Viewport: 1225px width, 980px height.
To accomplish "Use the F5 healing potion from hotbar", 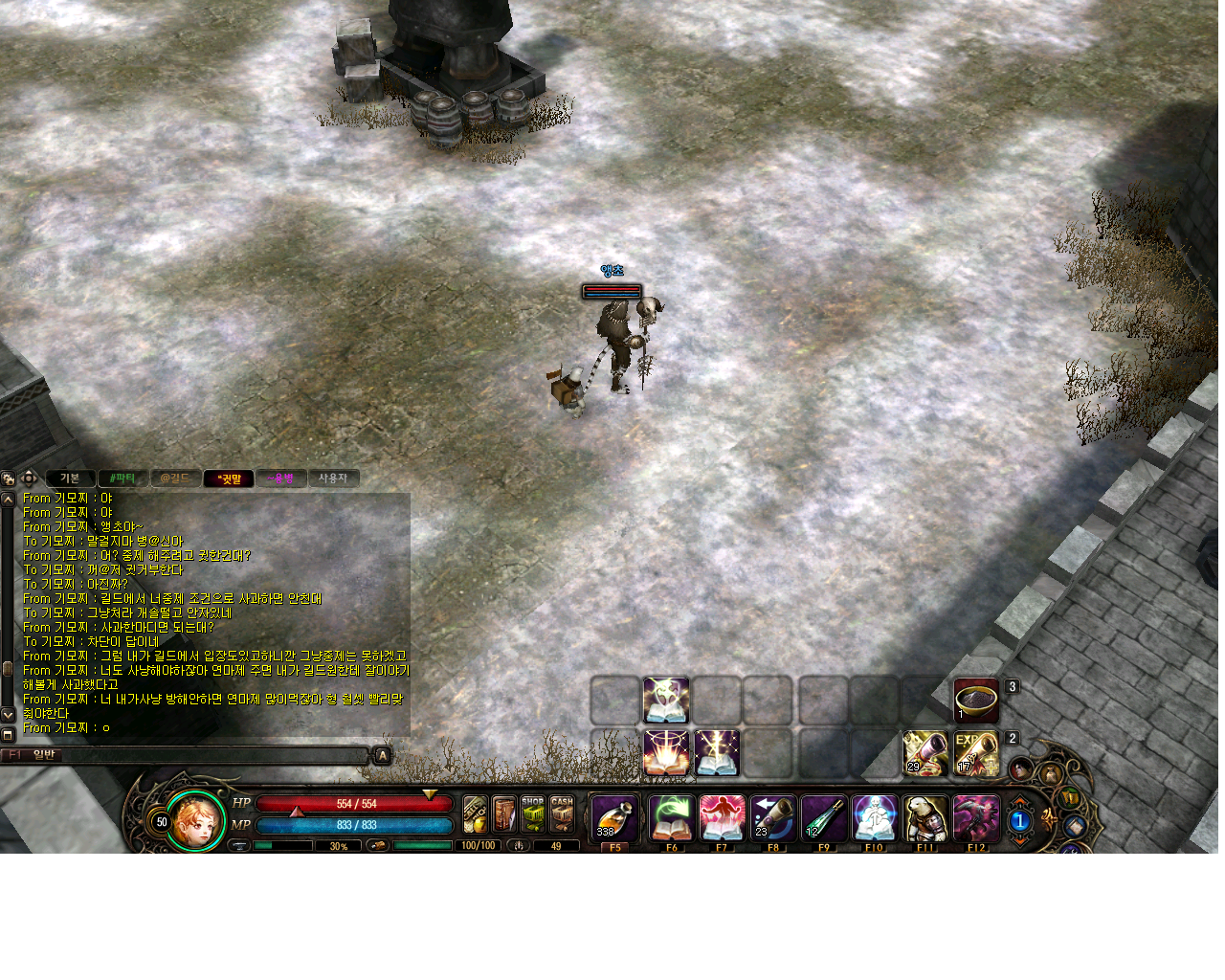I will [612, 816].
